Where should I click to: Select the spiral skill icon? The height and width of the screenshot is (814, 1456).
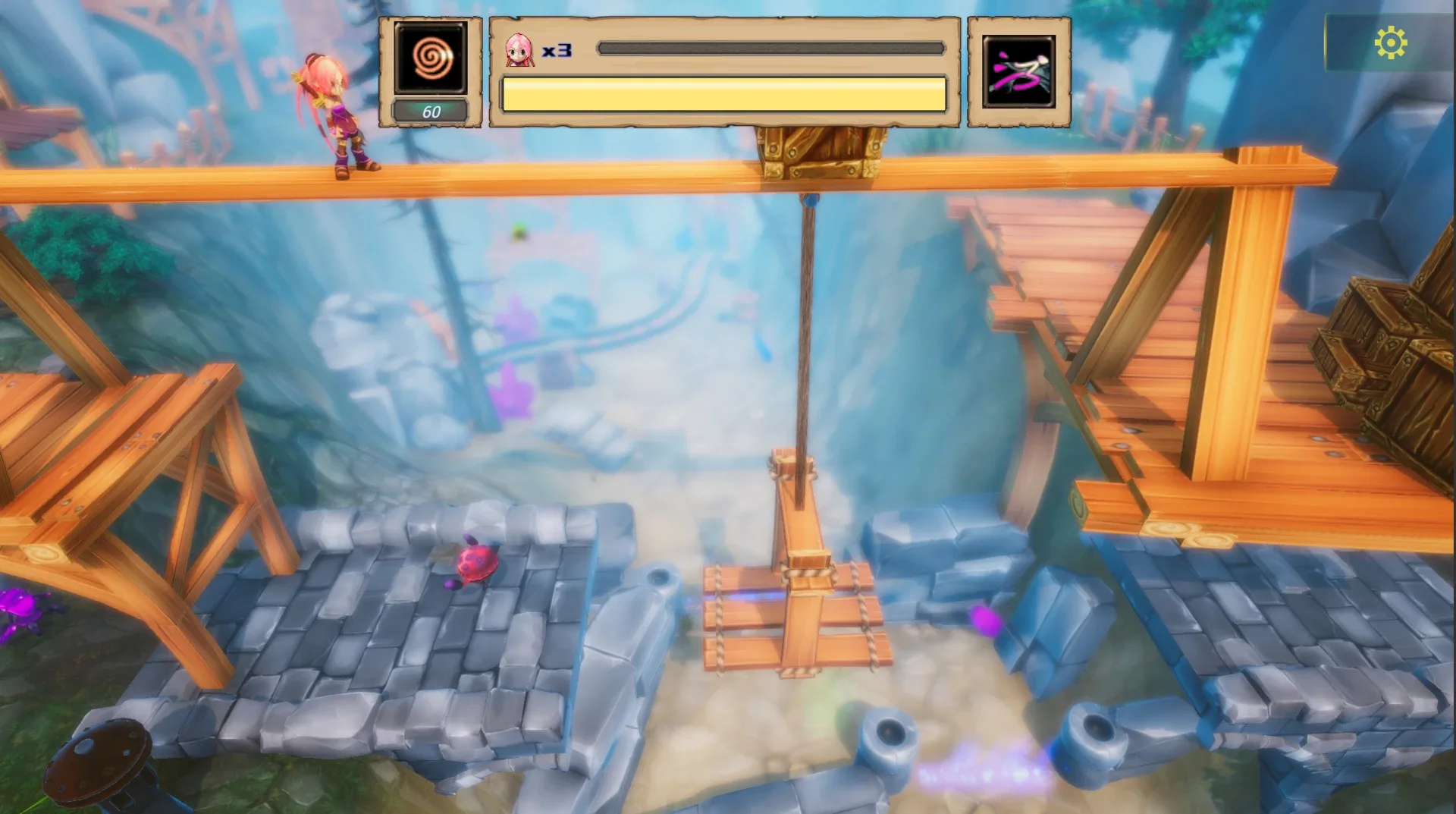pos(429,55)
